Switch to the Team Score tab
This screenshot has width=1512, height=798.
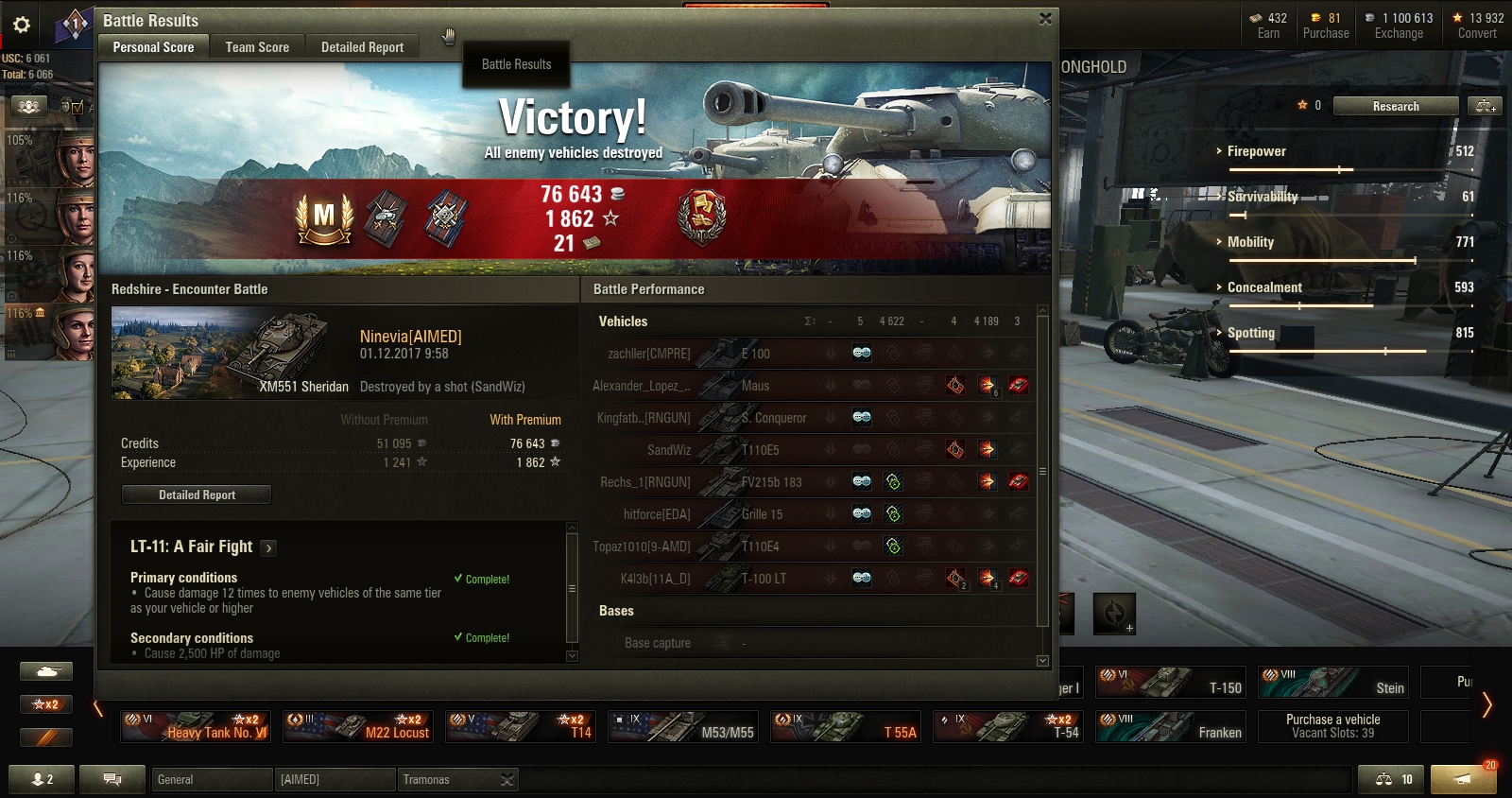pyautogui.click(x=257, y=47)
